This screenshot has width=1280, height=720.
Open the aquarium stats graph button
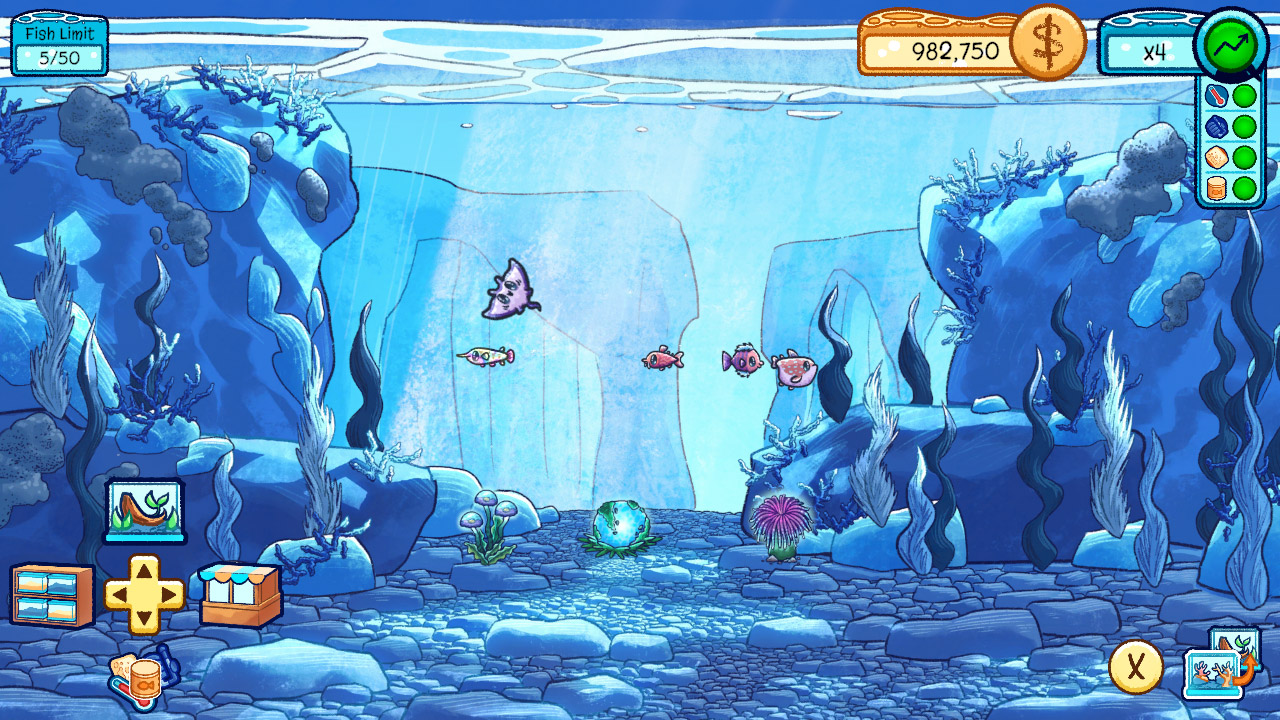tap(1232, 45)
